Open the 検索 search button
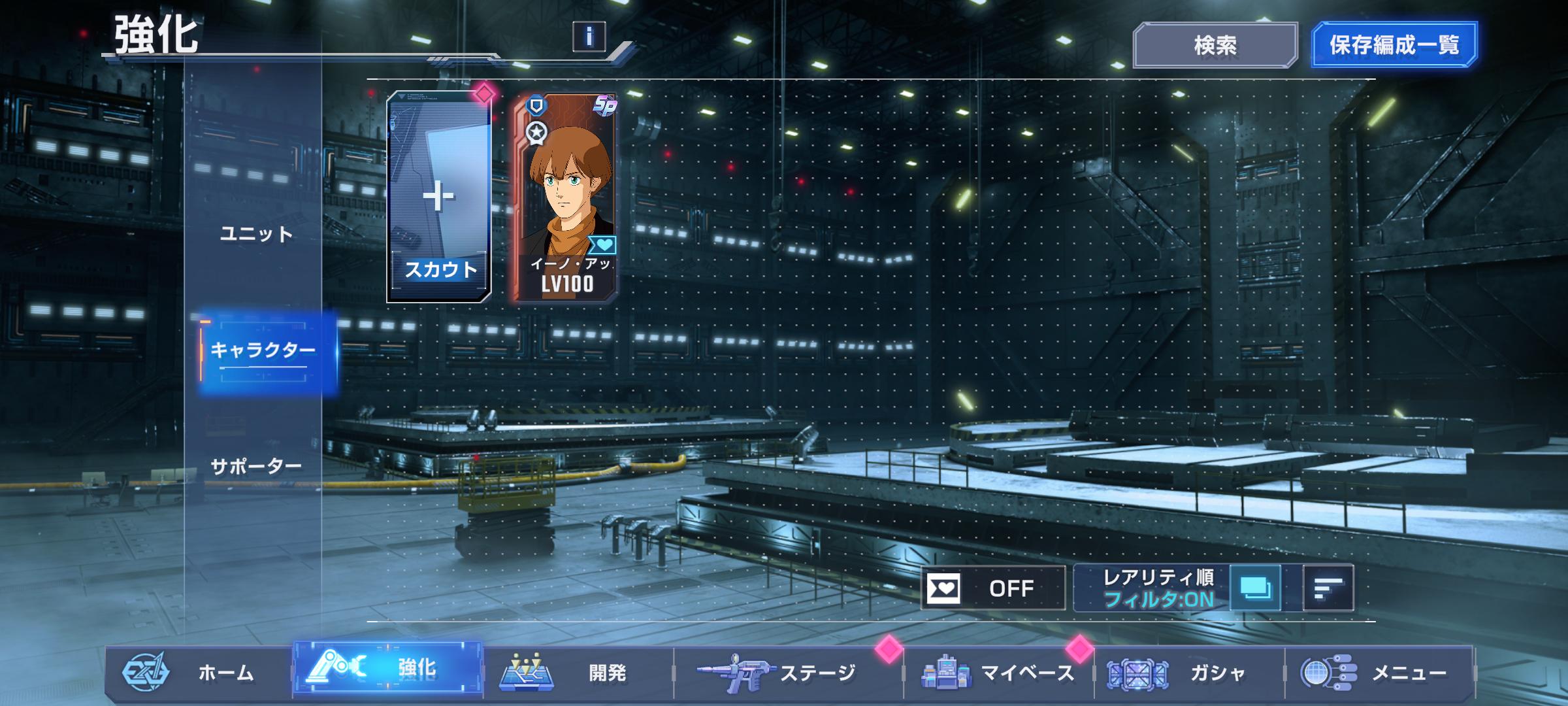 (x=1215, y=45)
